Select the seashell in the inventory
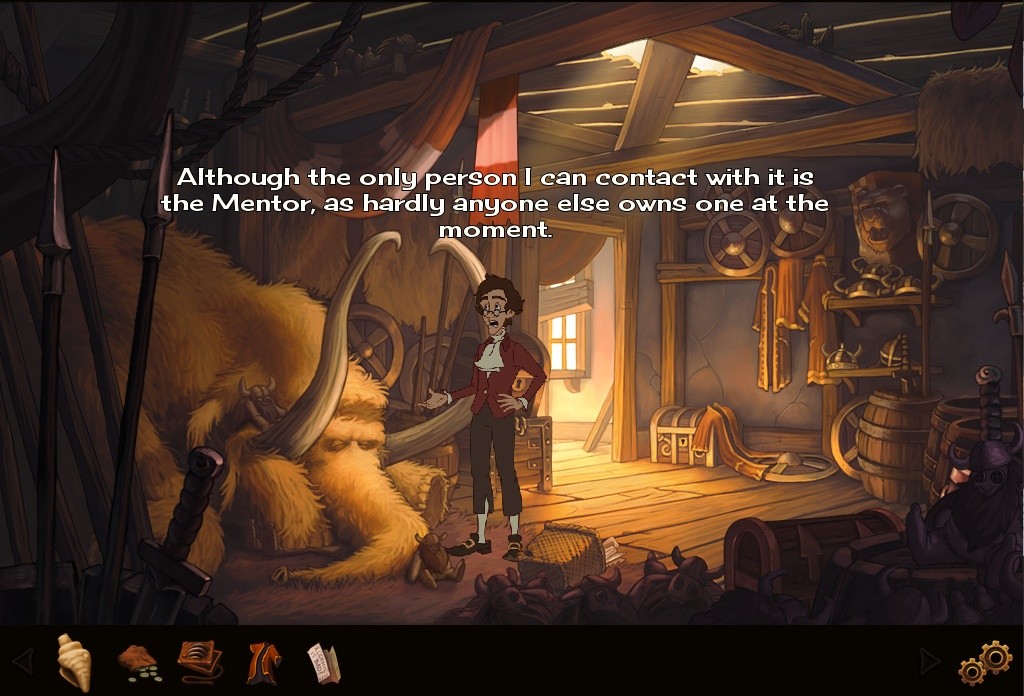1024x696 pixels. (x=73, y=660)
